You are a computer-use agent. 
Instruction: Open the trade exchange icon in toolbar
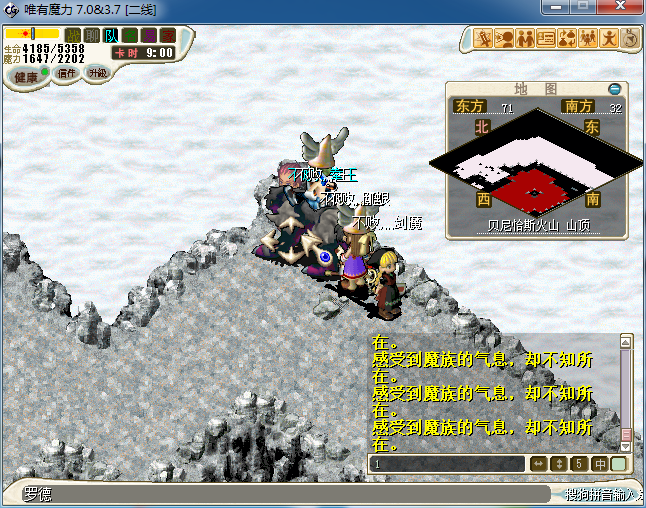(x=567, y=39)
